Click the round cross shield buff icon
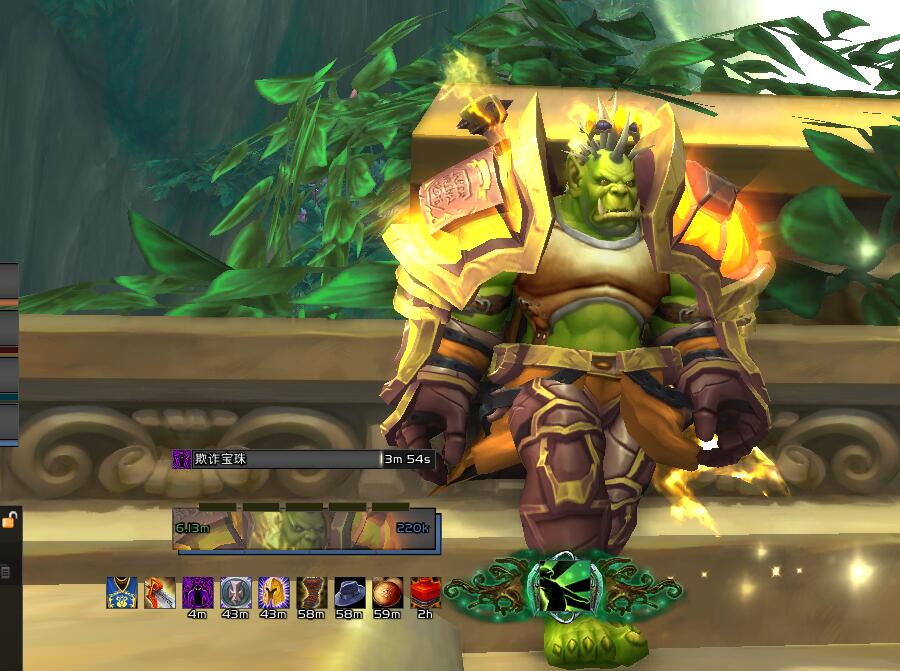This screenshot has width=900, height=671. (235, 593)
